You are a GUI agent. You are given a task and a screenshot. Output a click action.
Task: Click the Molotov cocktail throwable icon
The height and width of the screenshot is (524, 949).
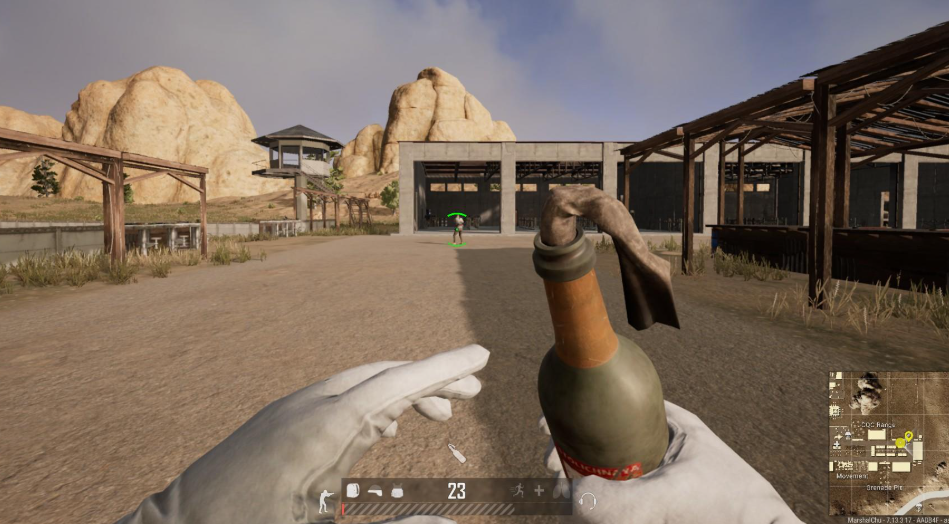point(457,453)
